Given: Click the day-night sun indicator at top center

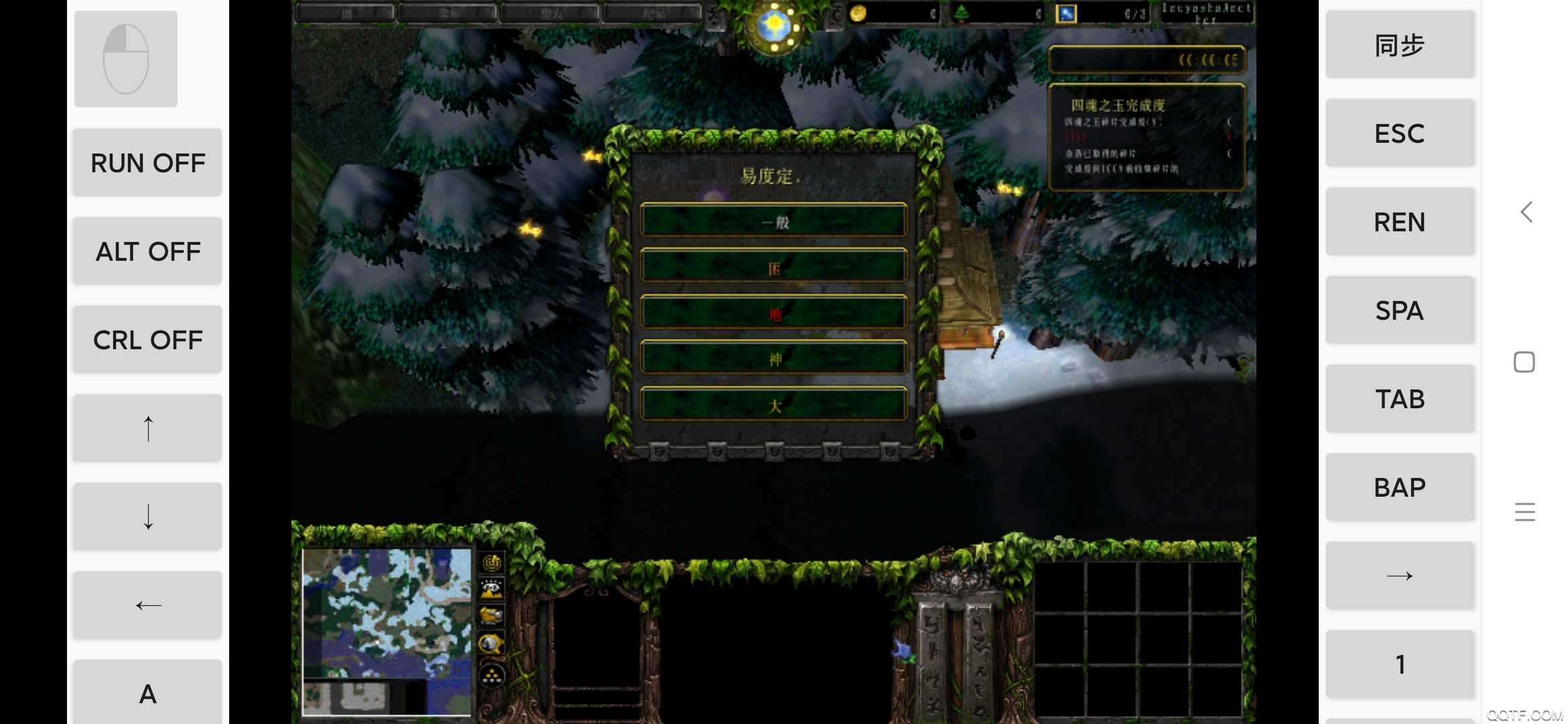Looking at the screenshot, I should pyautogui.click(x=774, y=25).
